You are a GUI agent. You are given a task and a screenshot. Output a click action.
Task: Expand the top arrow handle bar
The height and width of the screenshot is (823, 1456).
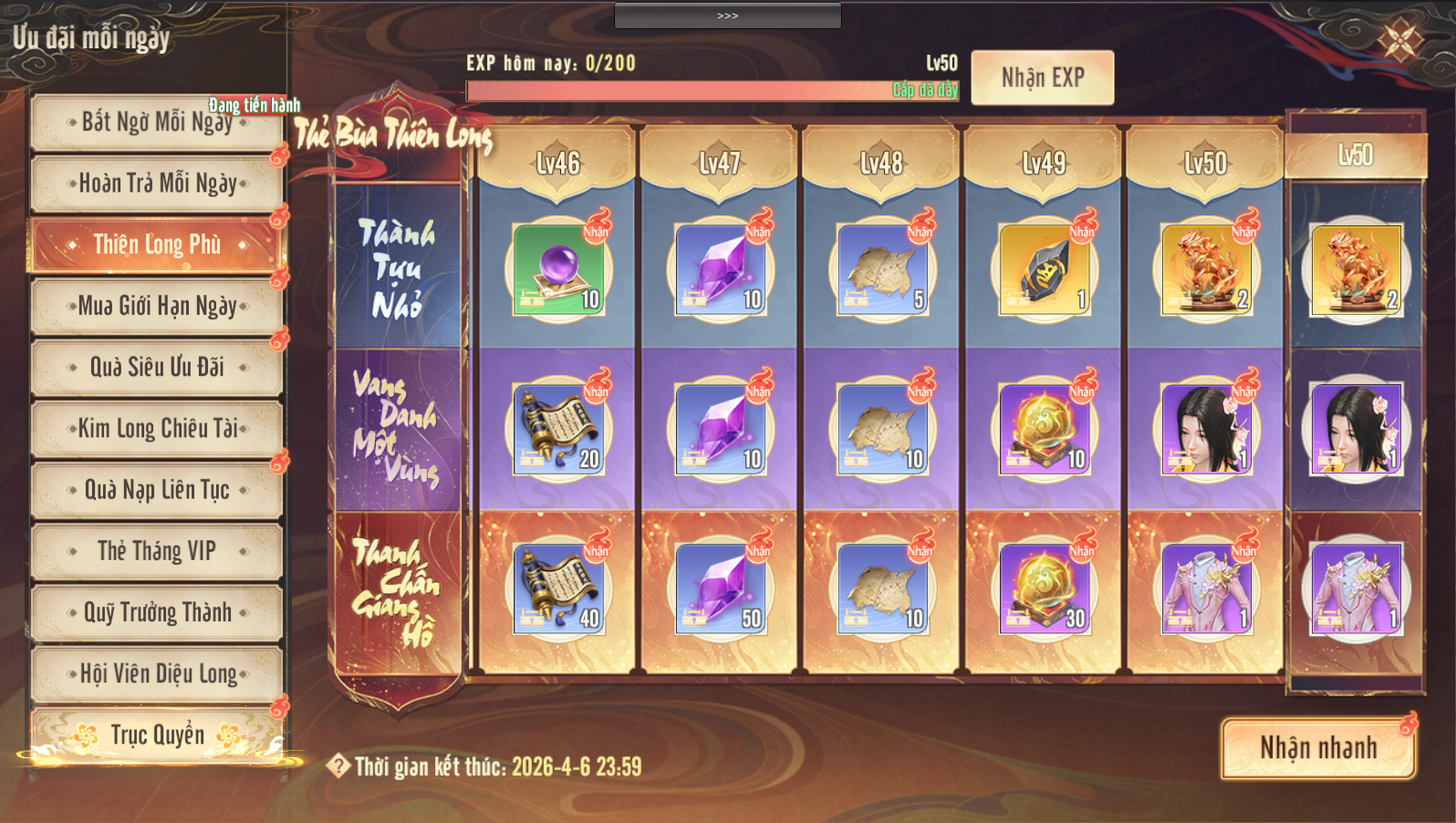pyautogui.click(x=727, y=16)
